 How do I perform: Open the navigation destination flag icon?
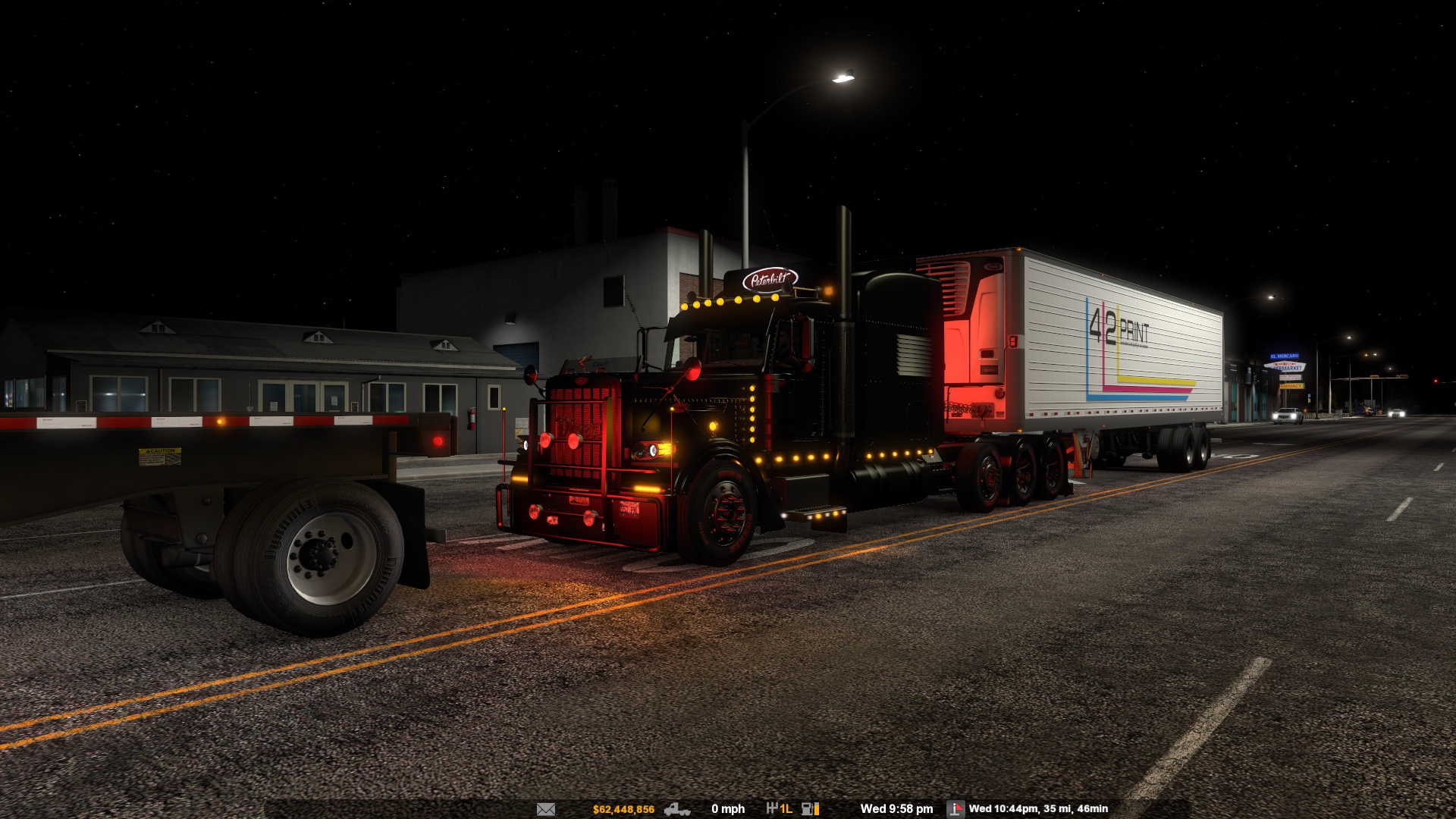[x=955, y=809]
